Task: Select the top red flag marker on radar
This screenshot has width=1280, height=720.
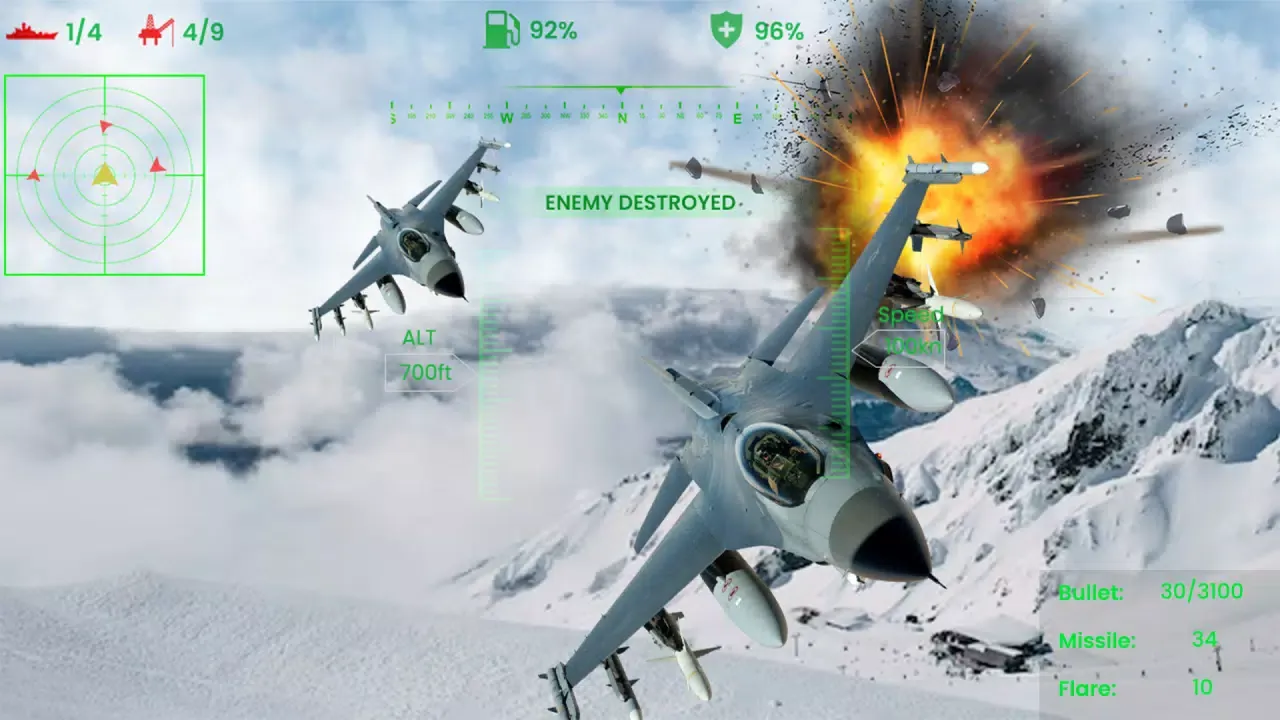Action: pos(105,126)
